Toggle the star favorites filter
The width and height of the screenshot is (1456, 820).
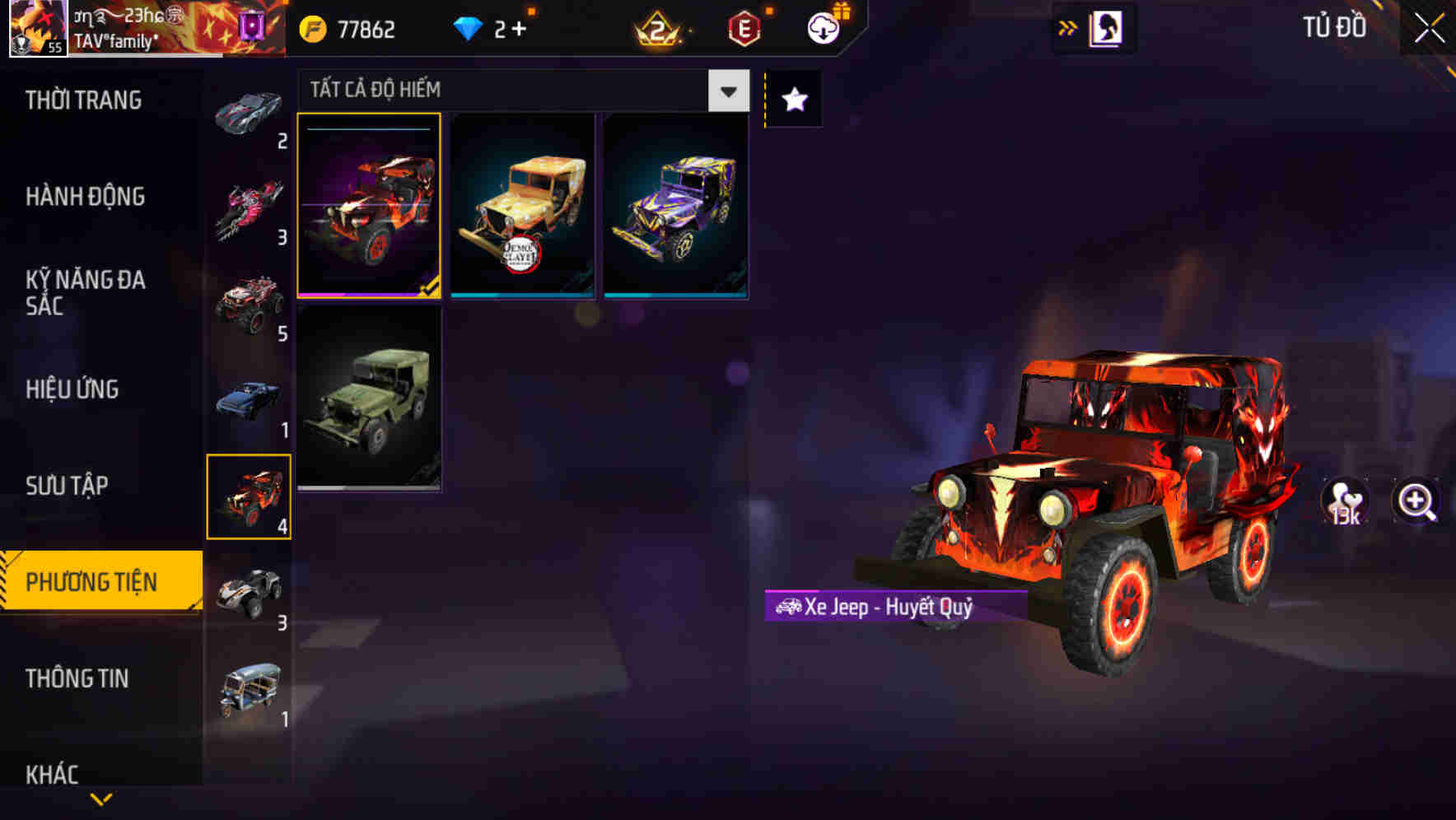click(x=793, y=100)
